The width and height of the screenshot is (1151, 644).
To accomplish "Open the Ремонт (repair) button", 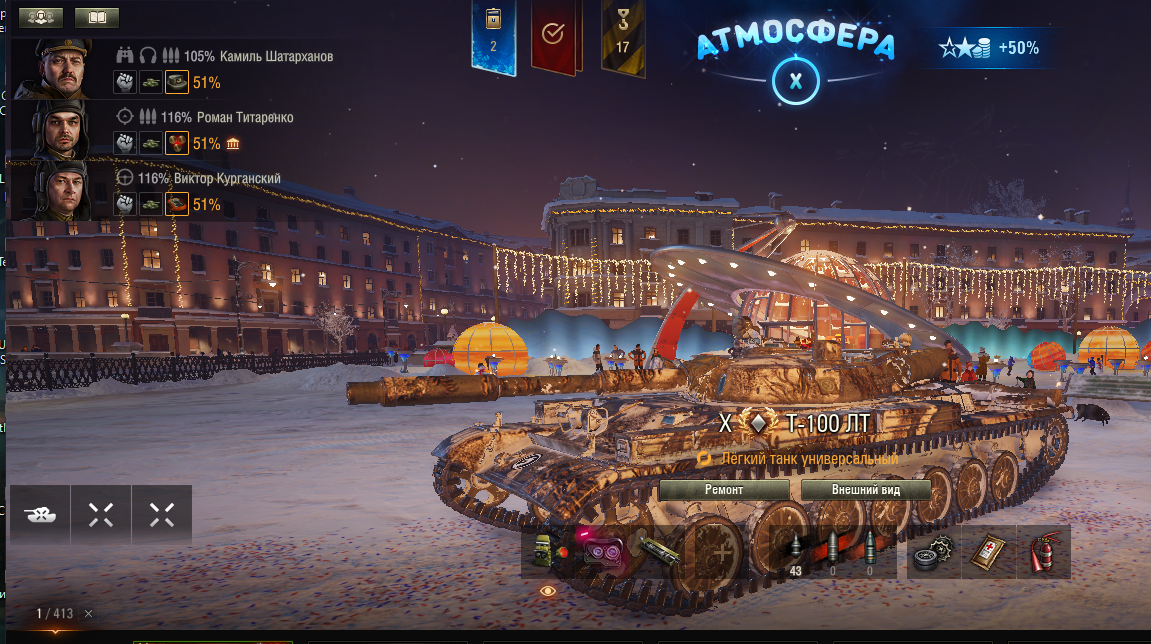I will 723,490.
